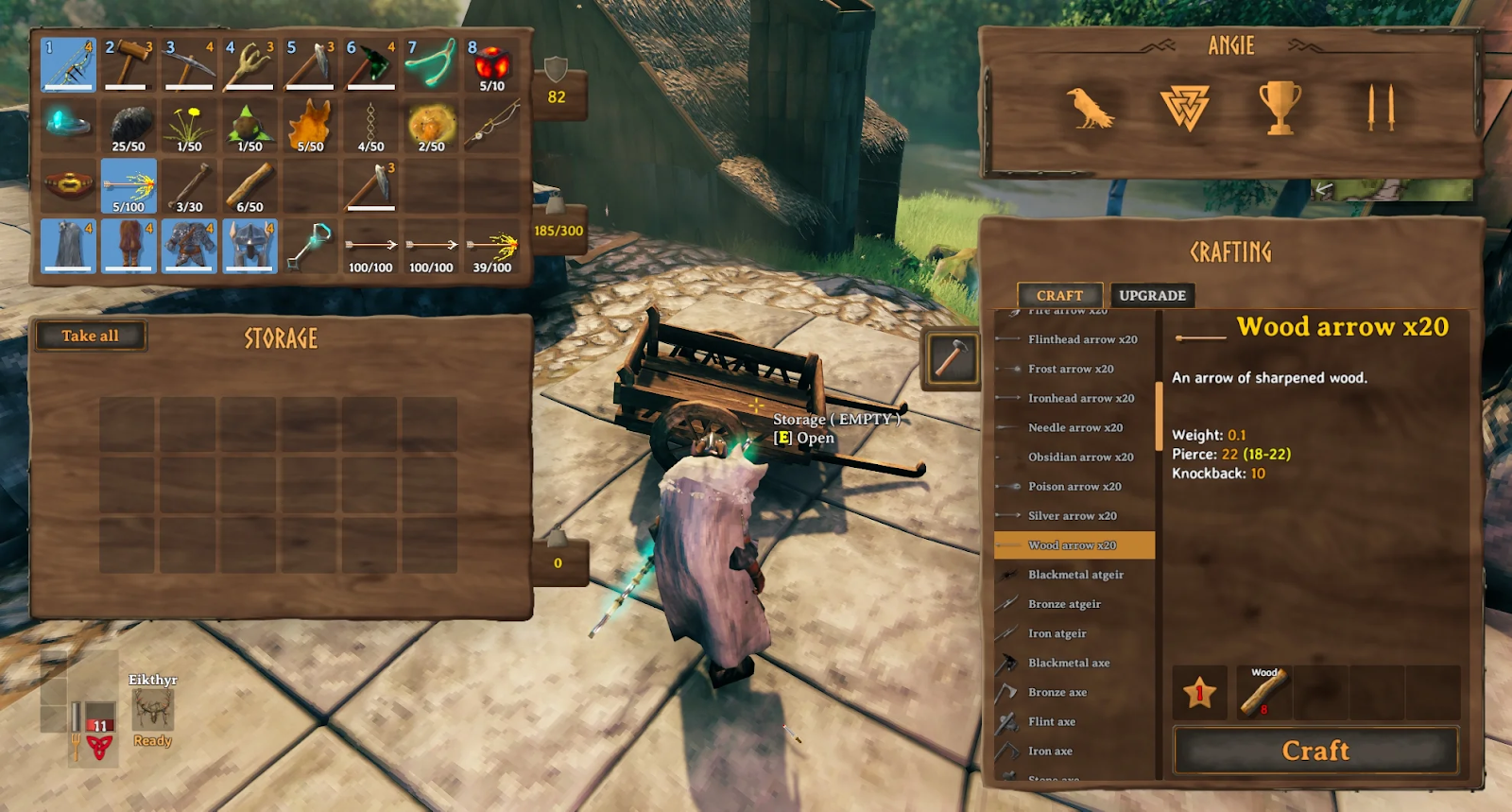The height and width of the screenshot is (812, 1512).
Task: Pick the fire arrows stack 39/100
Action: click(491, 248)
